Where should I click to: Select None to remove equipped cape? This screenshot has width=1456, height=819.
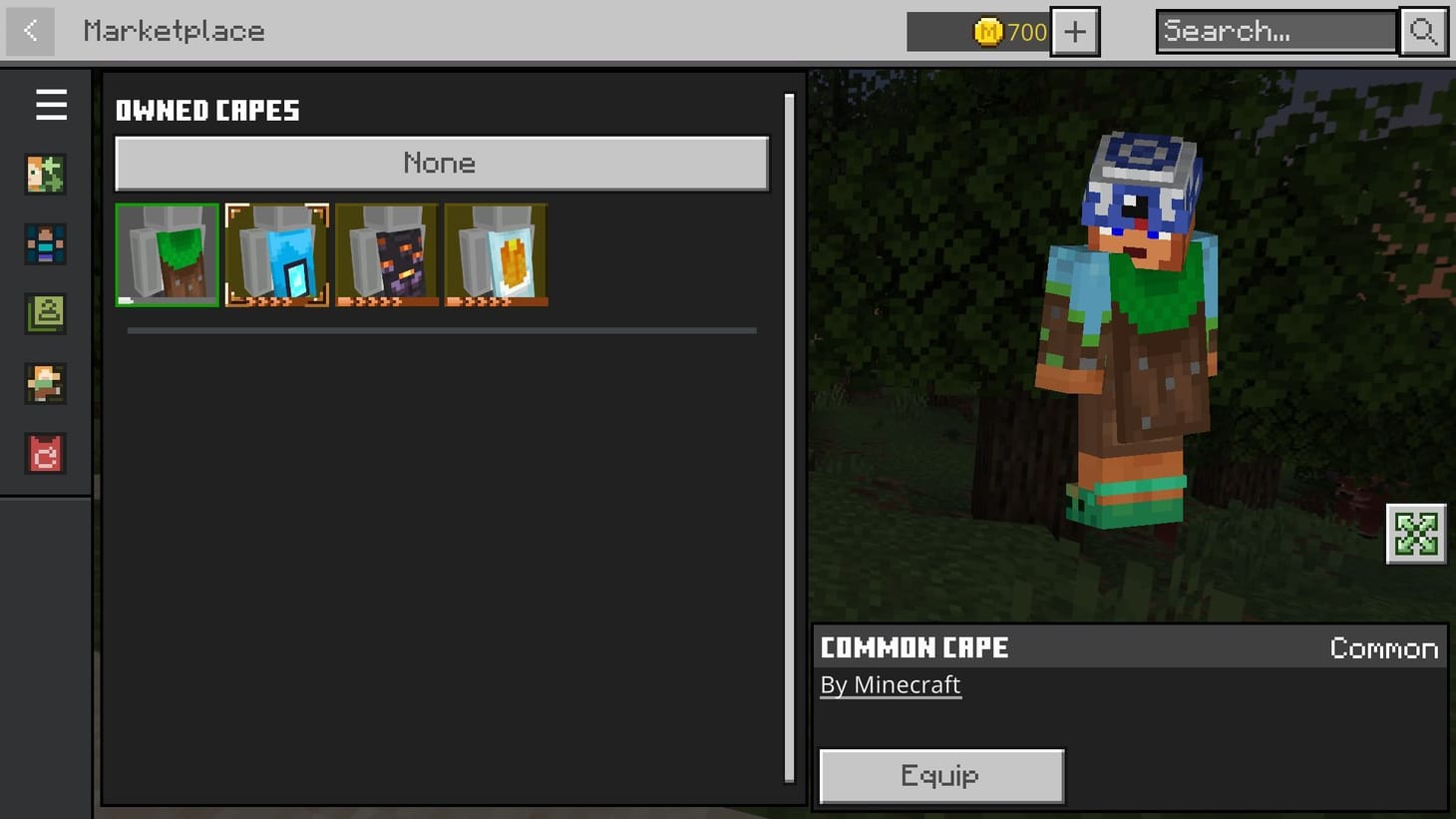pyautogui.click(x=440, y=163)
